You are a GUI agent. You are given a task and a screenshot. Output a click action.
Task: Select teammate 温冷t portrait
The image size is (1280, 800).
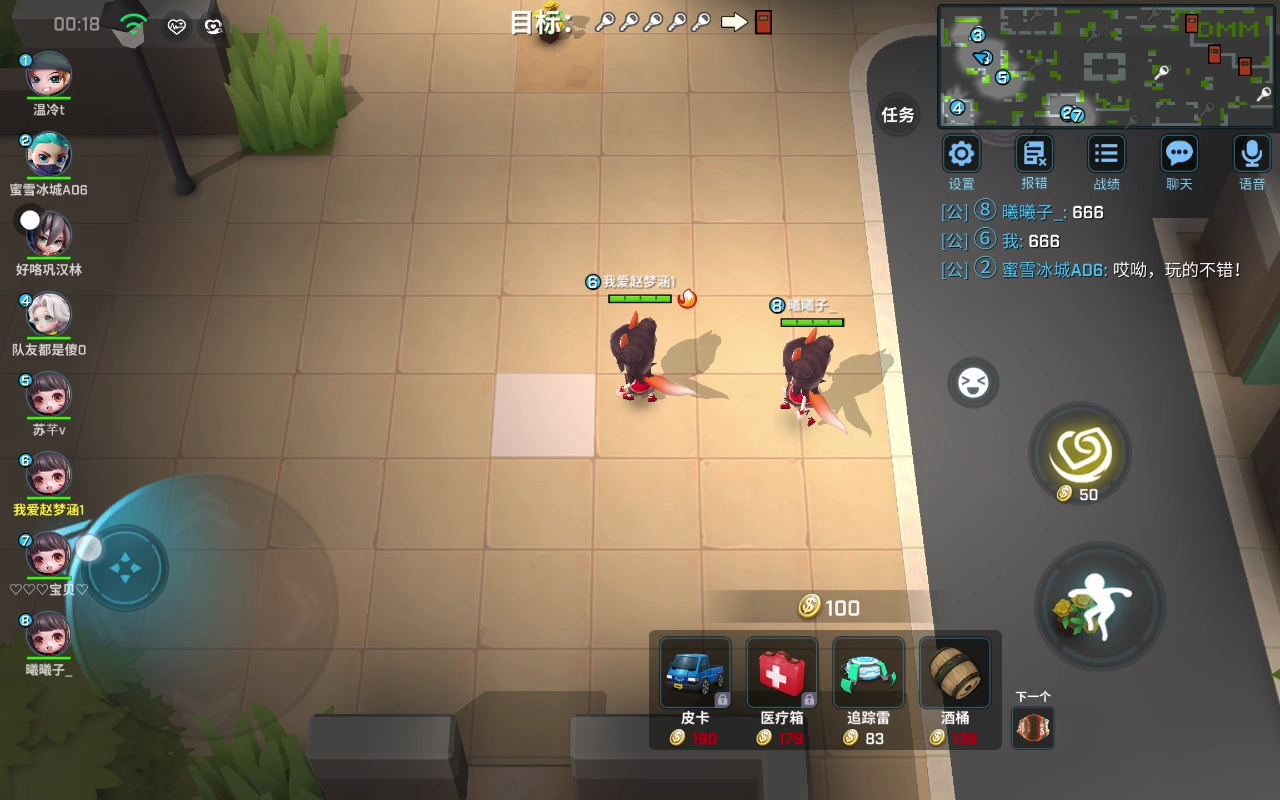point(48,76)
